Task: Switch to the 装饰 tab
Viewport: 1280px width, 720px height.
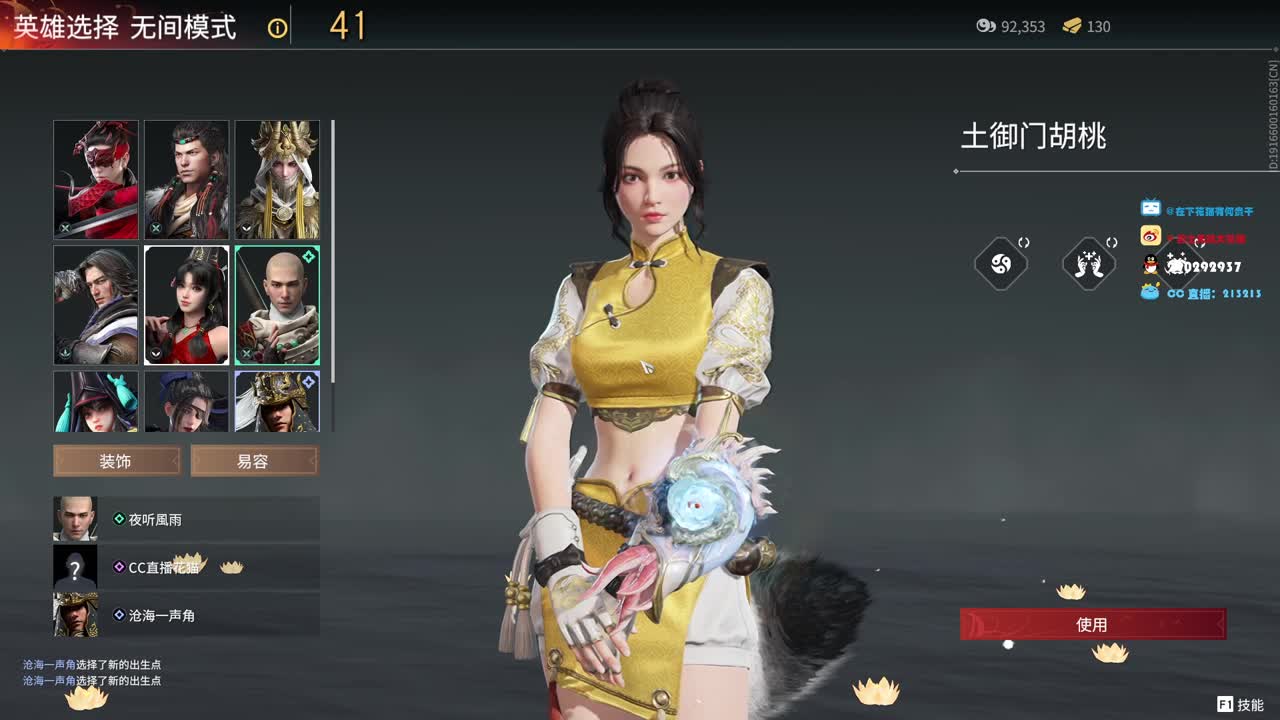Action: click(115, 461)
